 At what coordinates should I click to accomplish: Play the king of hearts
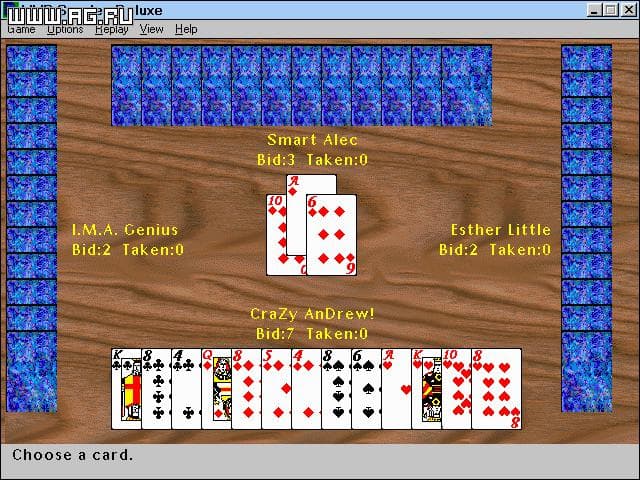click(x=425, y=388)
